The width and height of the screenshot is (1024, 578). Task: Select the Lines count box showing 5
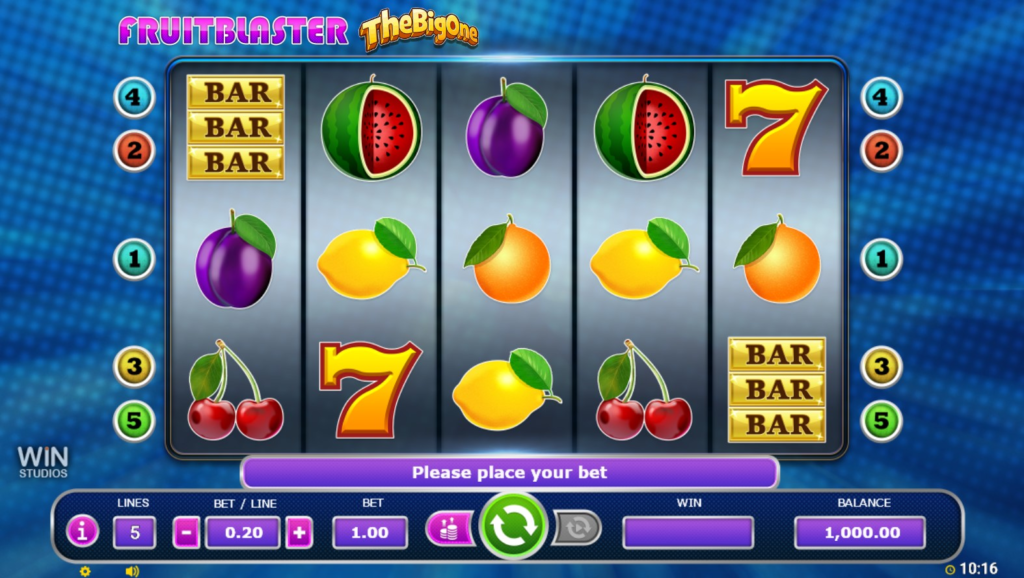point(133,533)
